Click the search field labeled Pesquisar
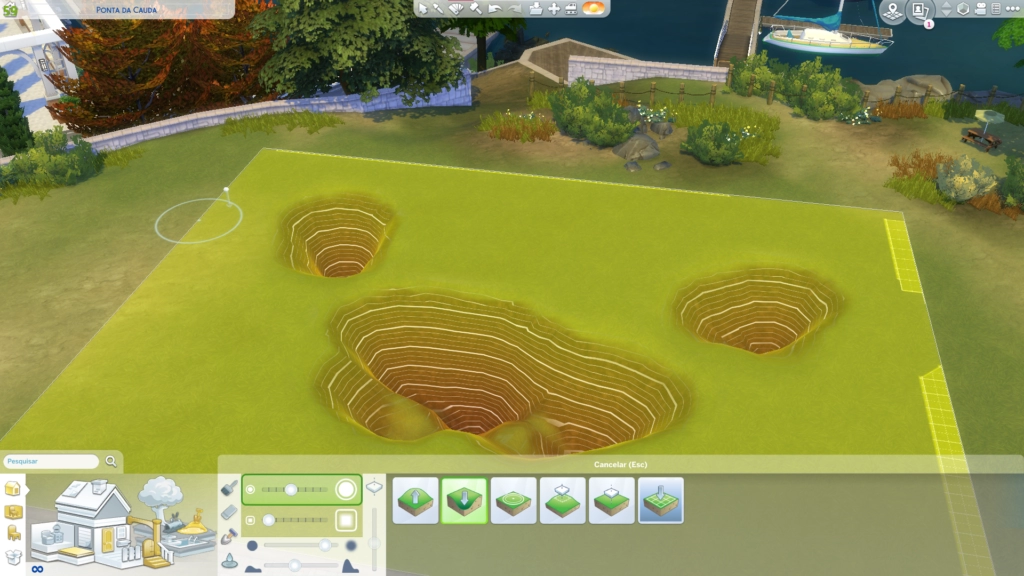Image resolution: width=1024 pixels, height=576 pixels. click(51, 462)
